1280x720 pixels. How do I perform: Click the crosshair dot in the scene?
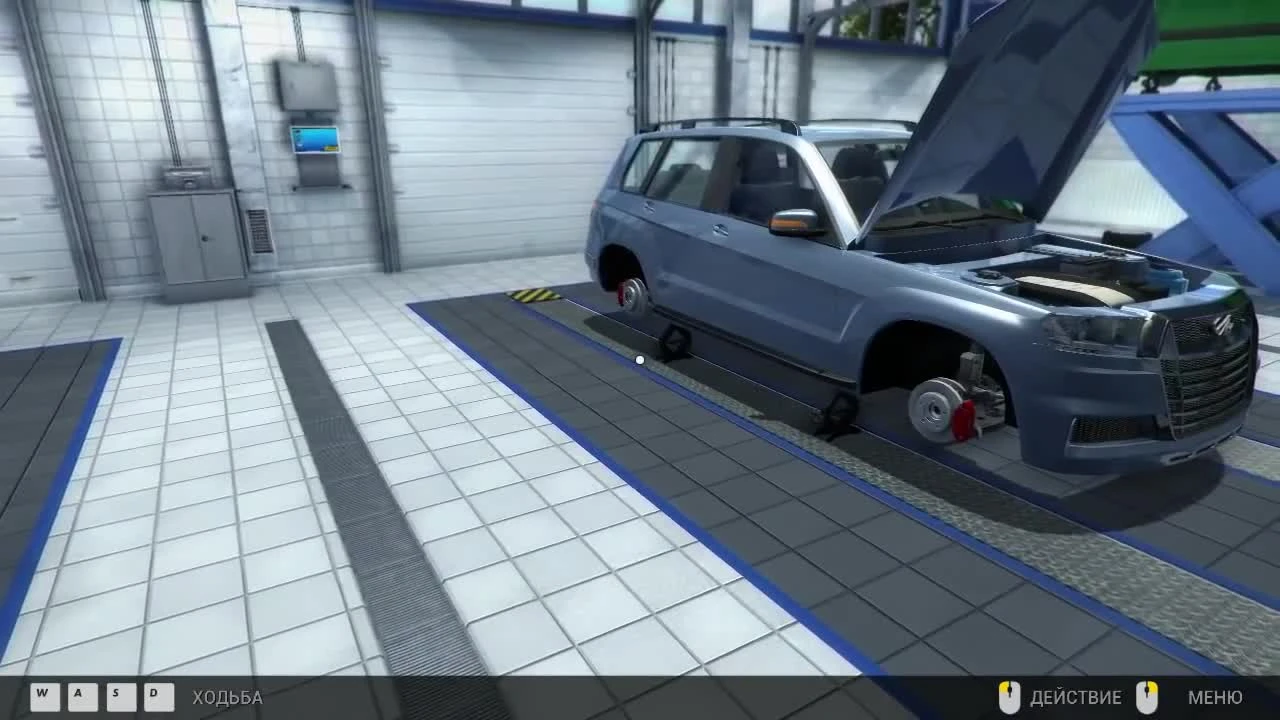639,359
